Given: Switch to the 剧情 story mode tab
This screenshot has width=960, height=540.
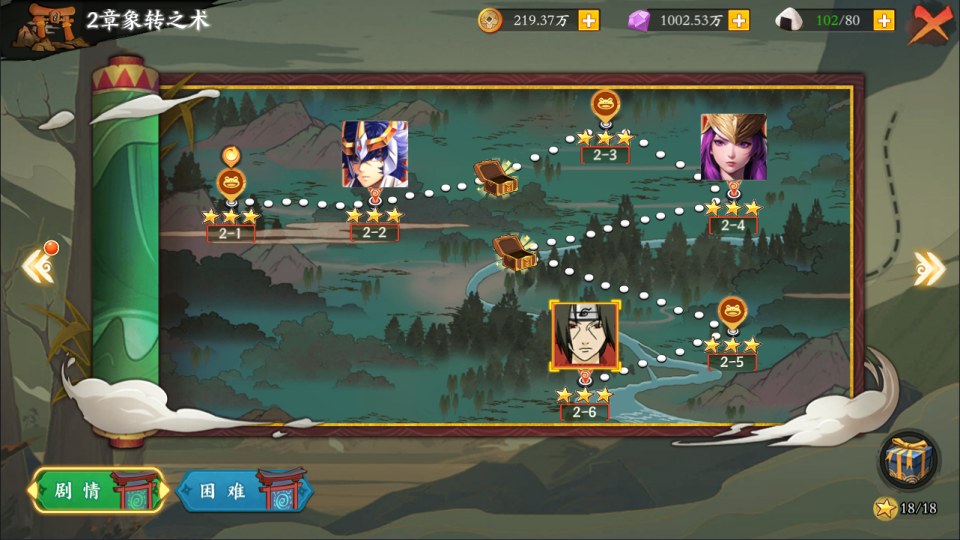Looking at the screenshot, I should (x=97, y=490).
